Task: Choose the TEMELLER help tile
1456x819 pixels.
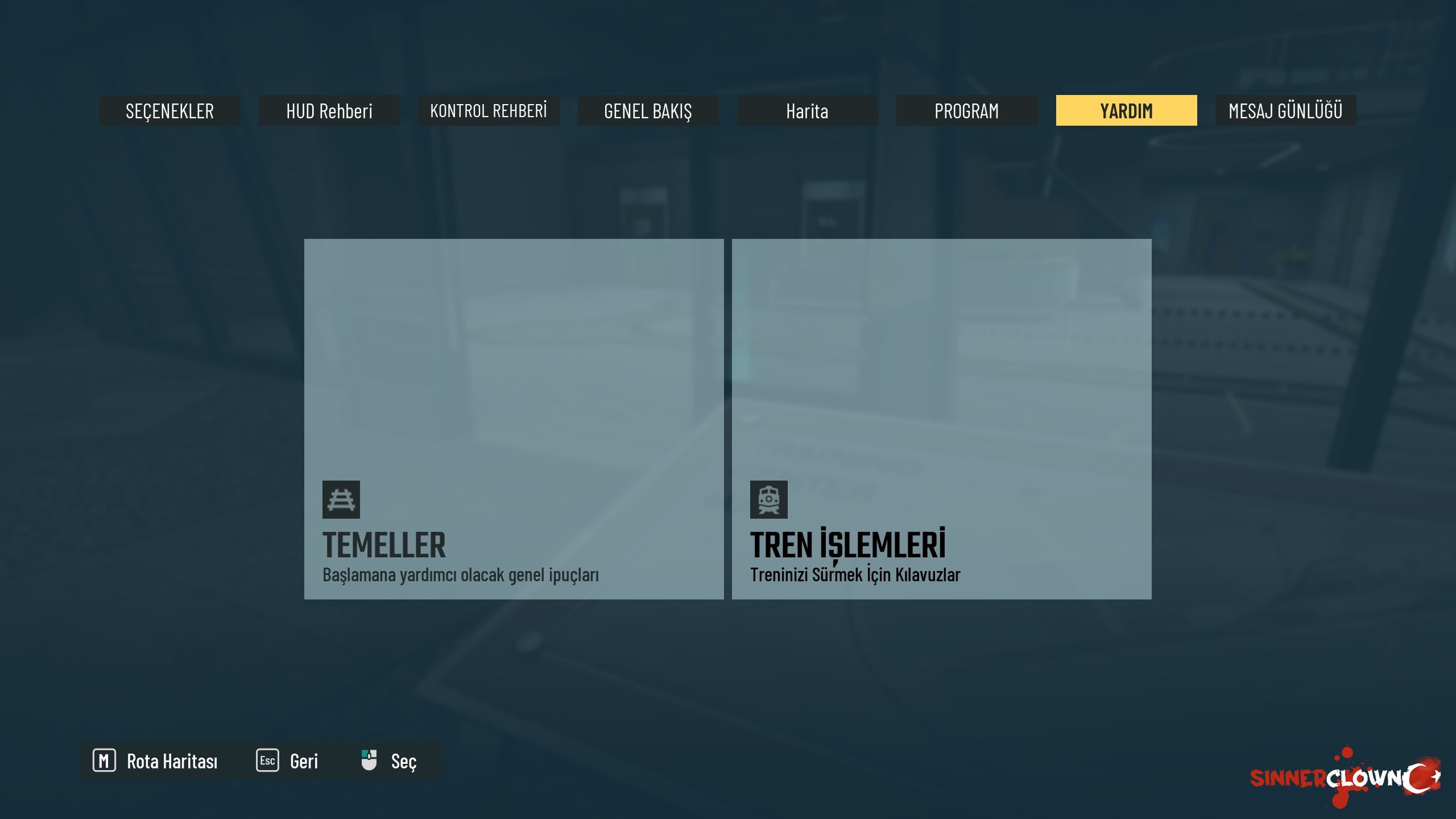Action: pos(514,419)
